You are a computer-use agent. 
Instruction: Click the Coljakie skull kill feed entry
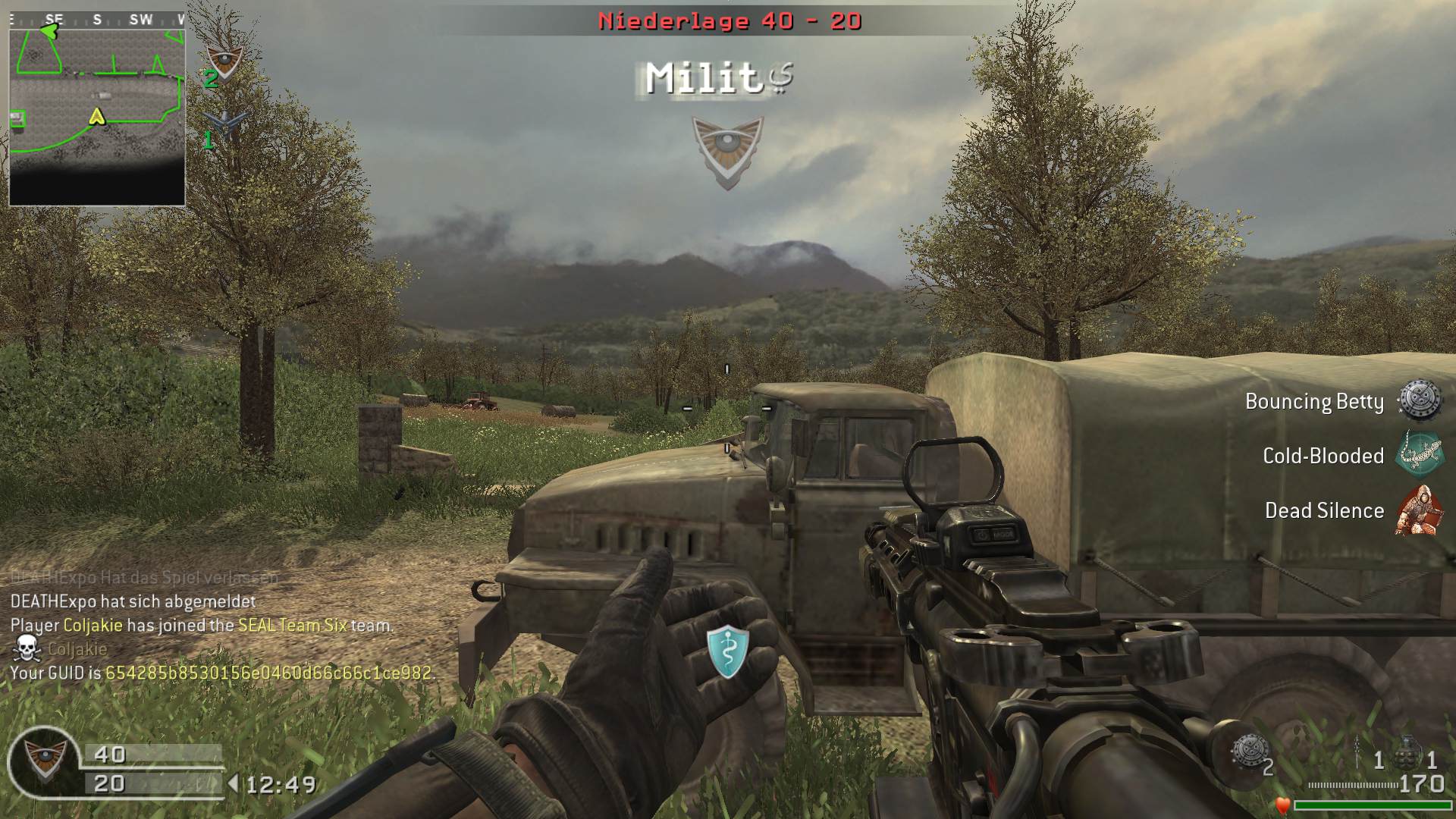tap(61, 649)
